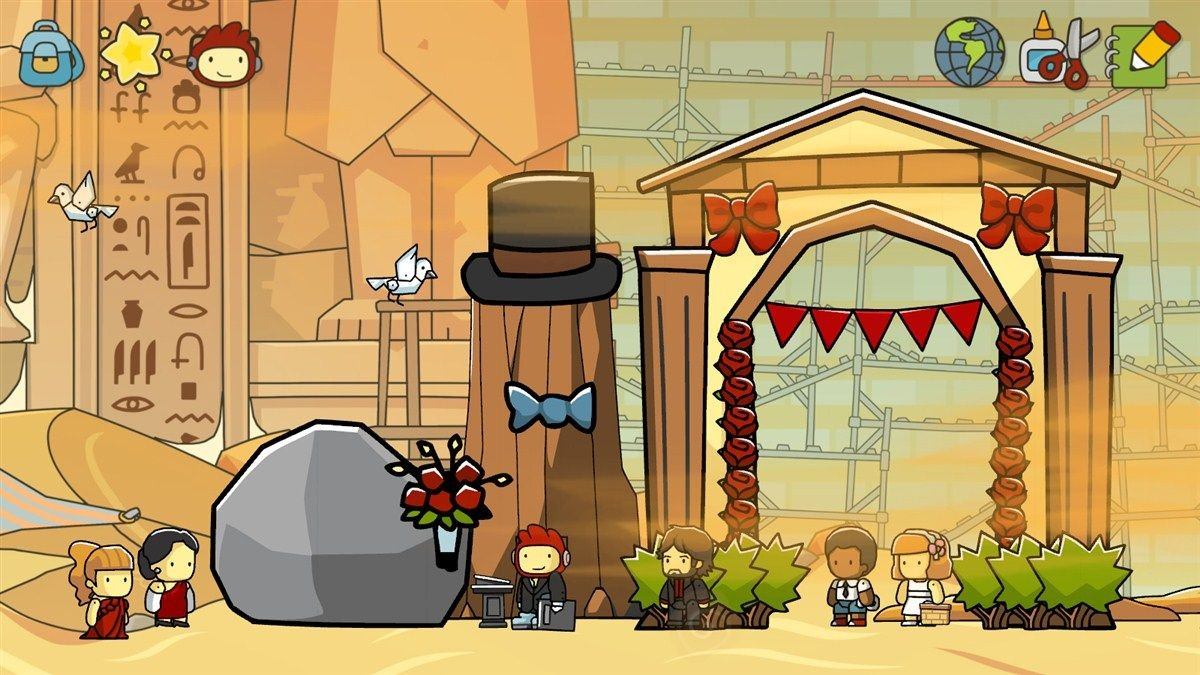Open the world map globe
The height and width of the screenshot is (675, 1200).
click(967, 51)
